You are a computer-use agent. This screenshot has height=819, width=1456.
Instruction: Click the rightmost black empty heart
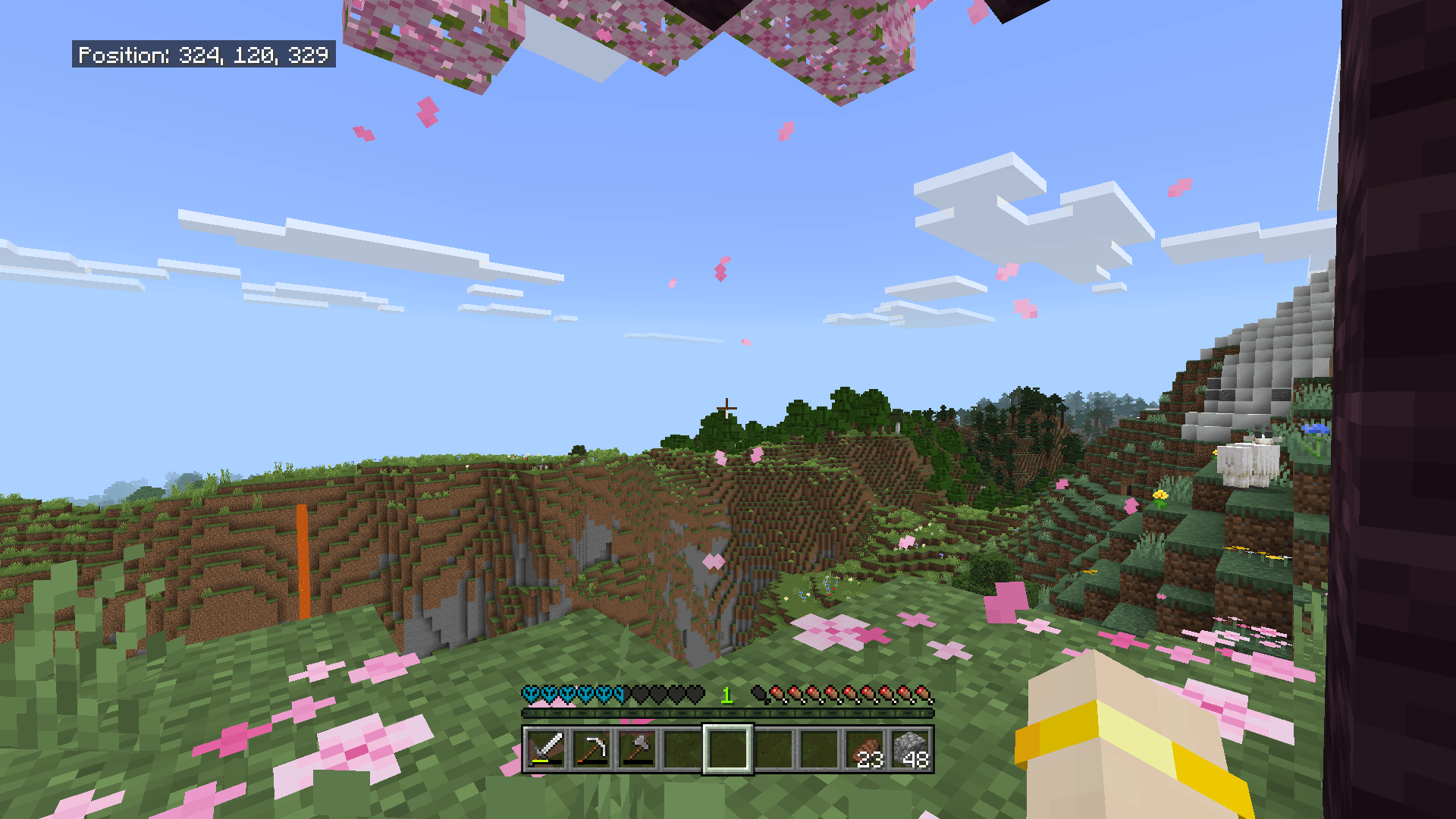[x=696, y=695]
